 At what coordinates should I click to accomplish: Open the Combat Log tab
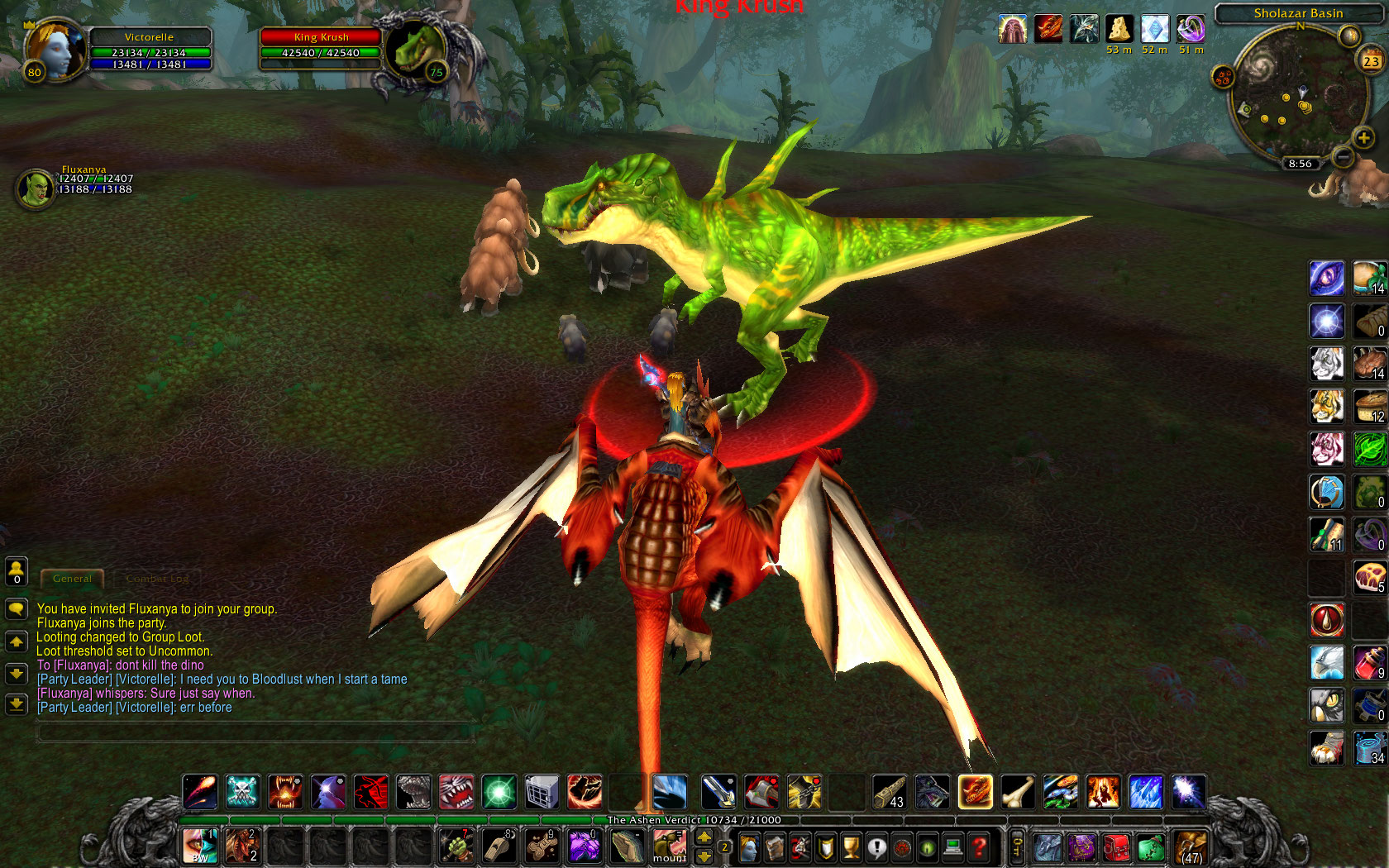click(157, 579)
